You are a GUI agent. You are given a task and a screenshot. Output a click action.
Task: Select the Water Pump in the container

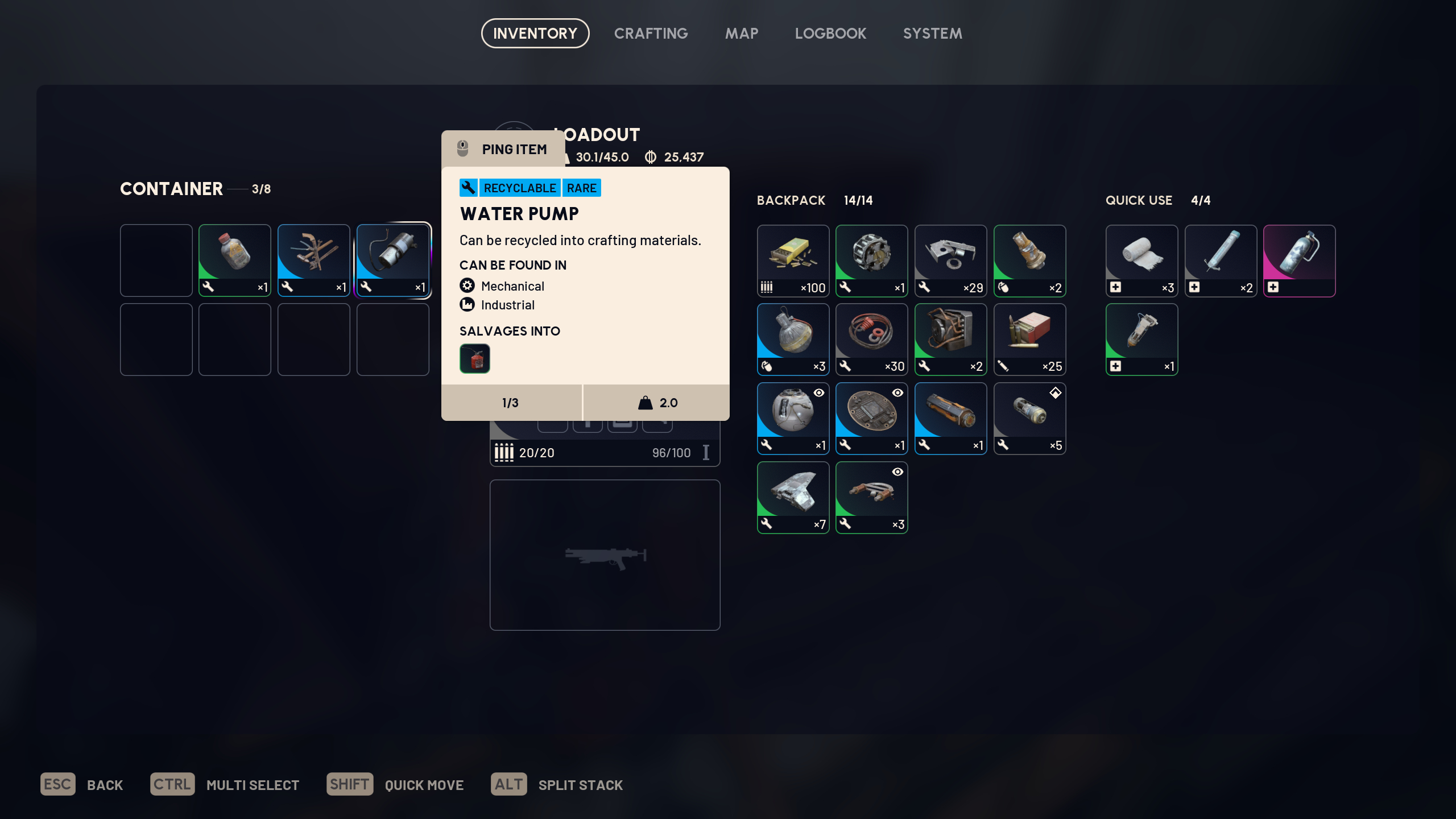click(x=392, y=260)
